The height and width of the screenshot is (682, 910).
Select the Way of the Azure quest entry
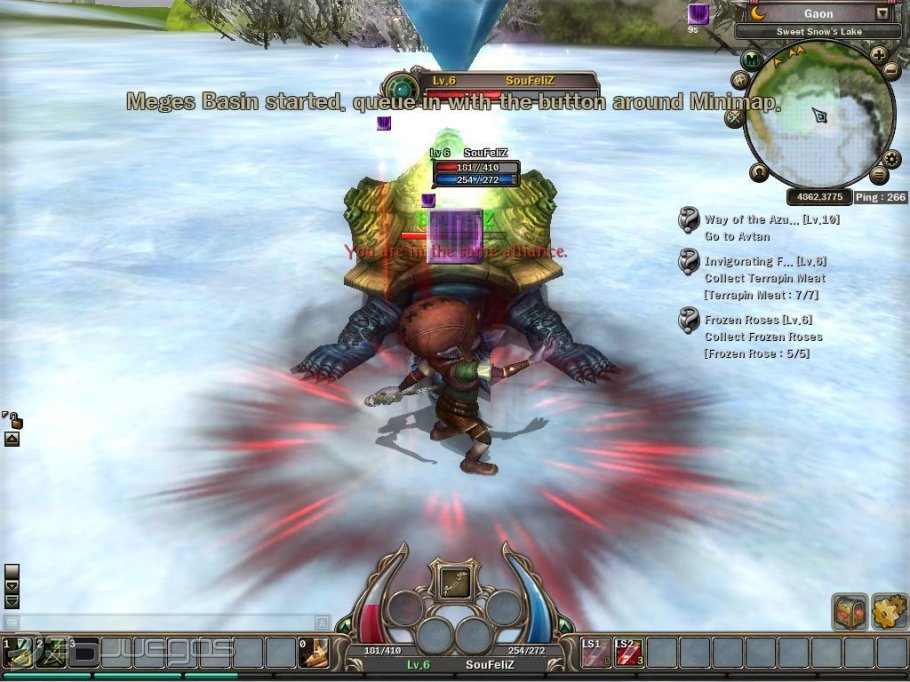click(757, 220)
